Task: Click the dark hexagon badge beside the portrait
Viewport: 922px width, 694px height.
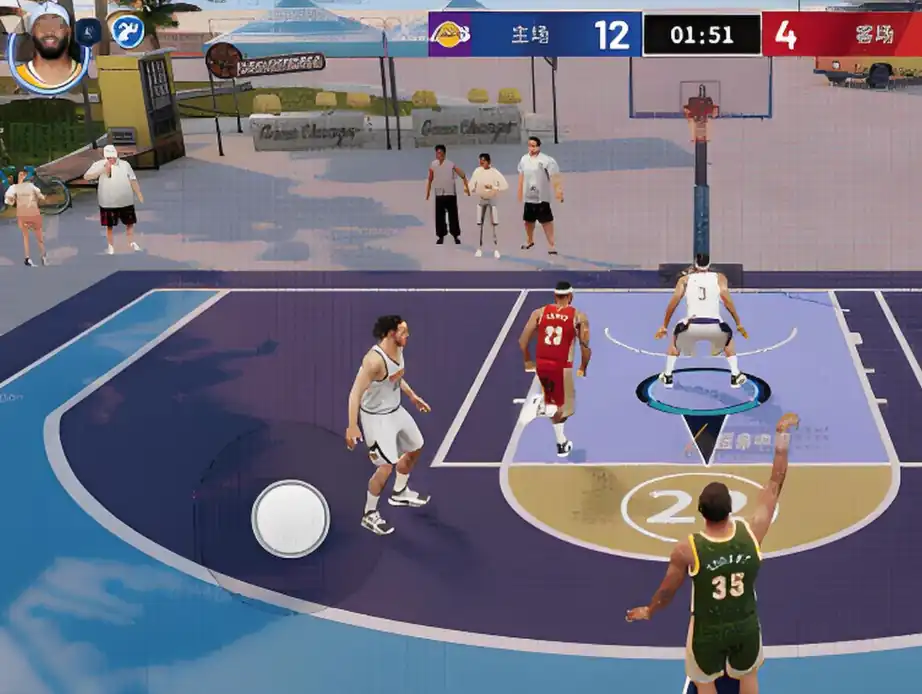Action: (89, 31)
